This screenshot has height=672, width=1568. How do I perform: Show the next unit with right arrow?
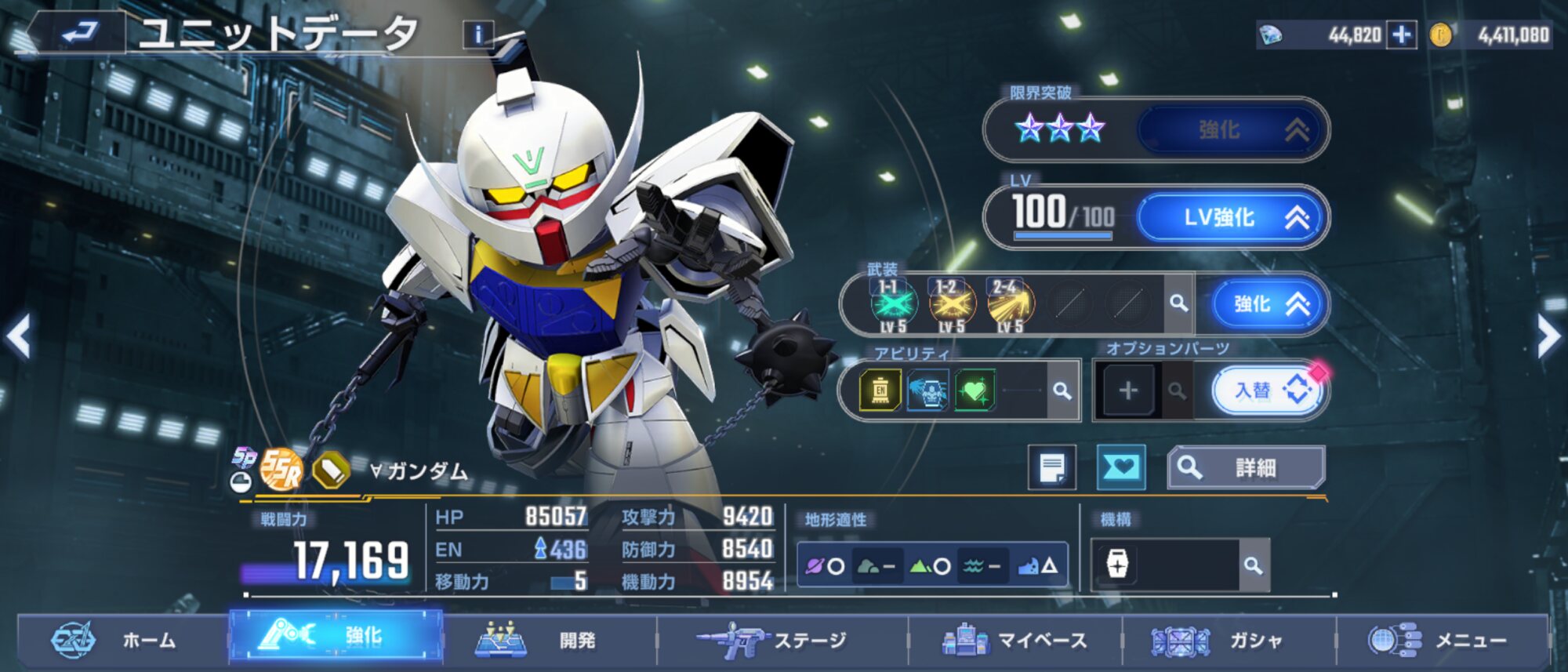1548,337
